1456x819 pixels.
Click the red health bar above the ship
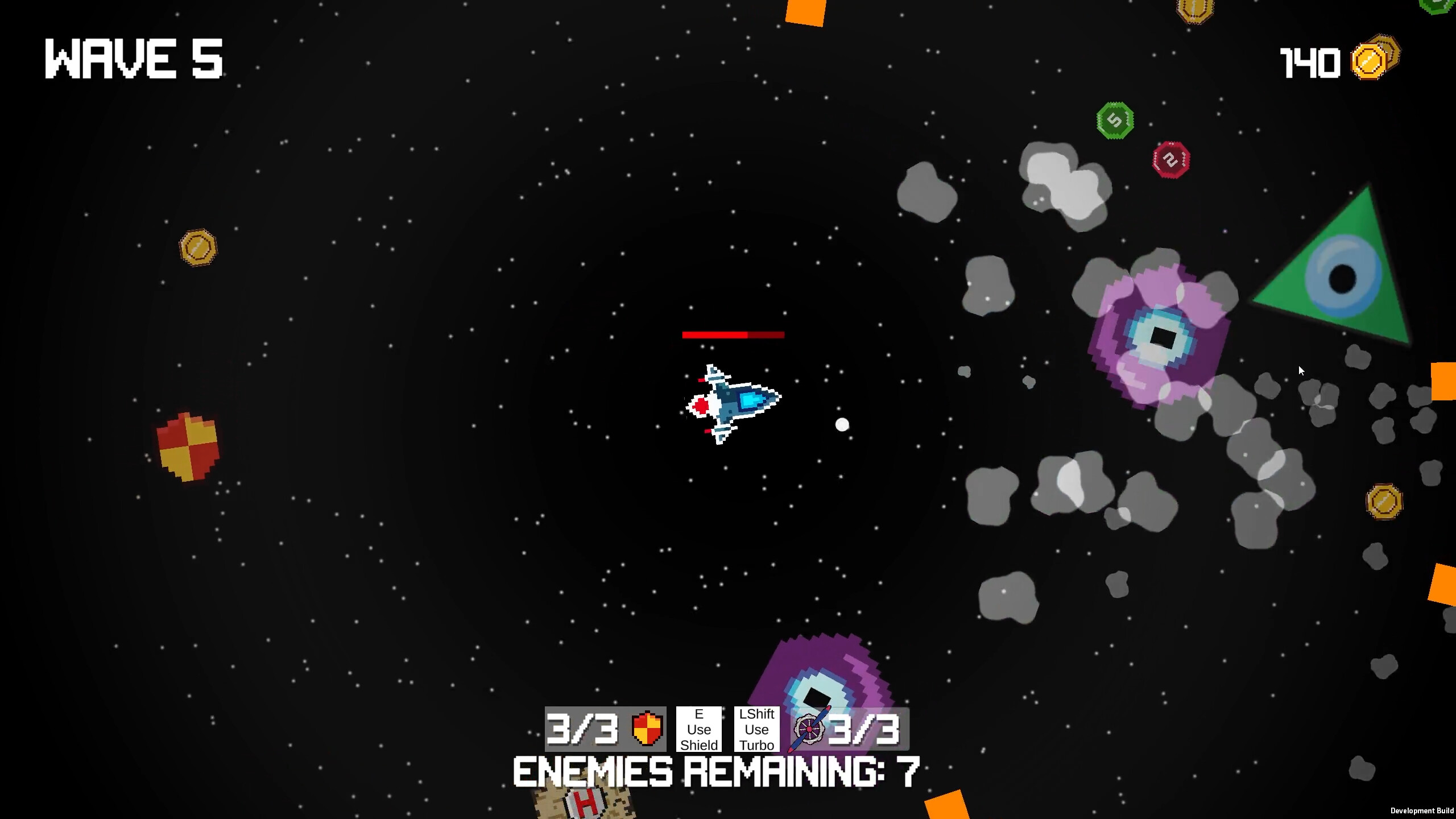coord(733,335)
